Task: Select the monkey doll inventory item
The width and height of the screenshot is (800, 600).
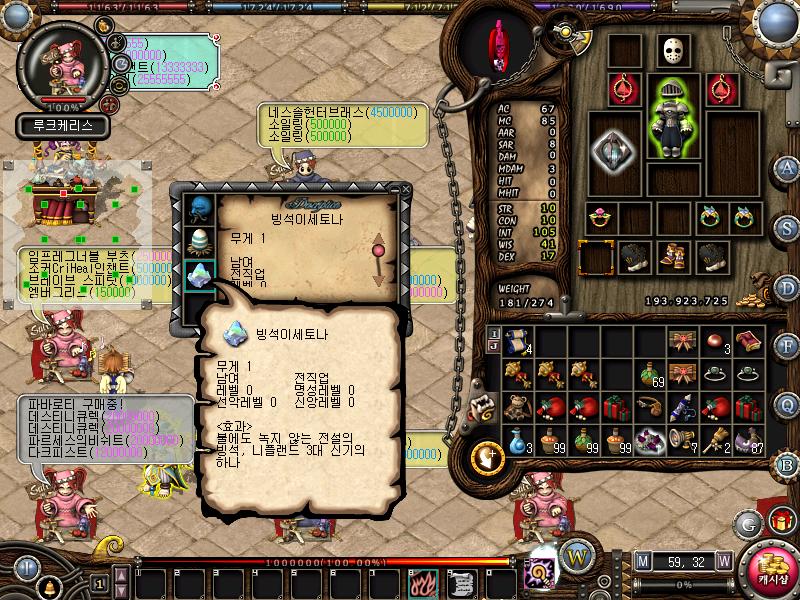Action: (x=517, y=407)
